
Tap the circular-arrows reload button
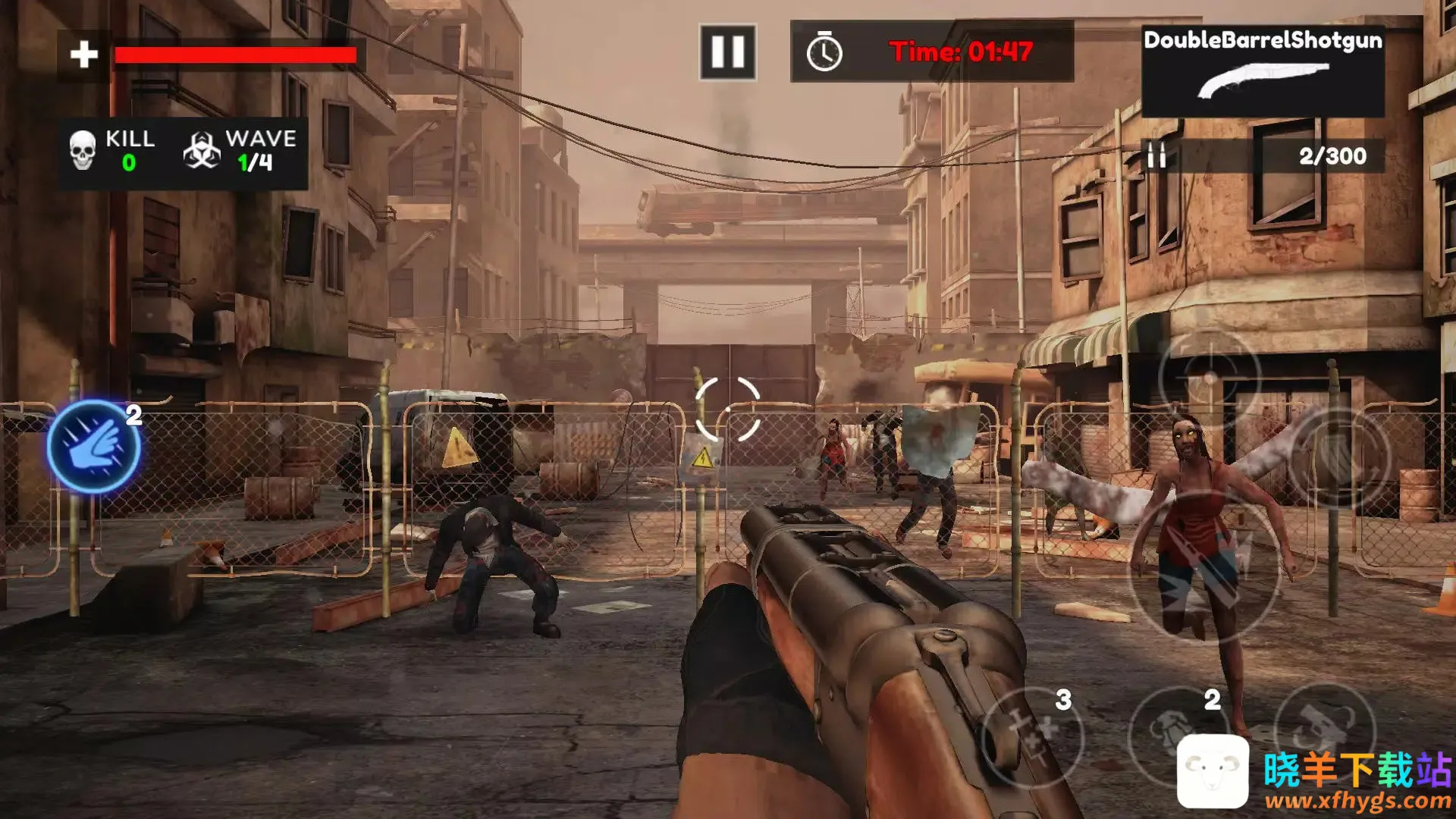1339,458
